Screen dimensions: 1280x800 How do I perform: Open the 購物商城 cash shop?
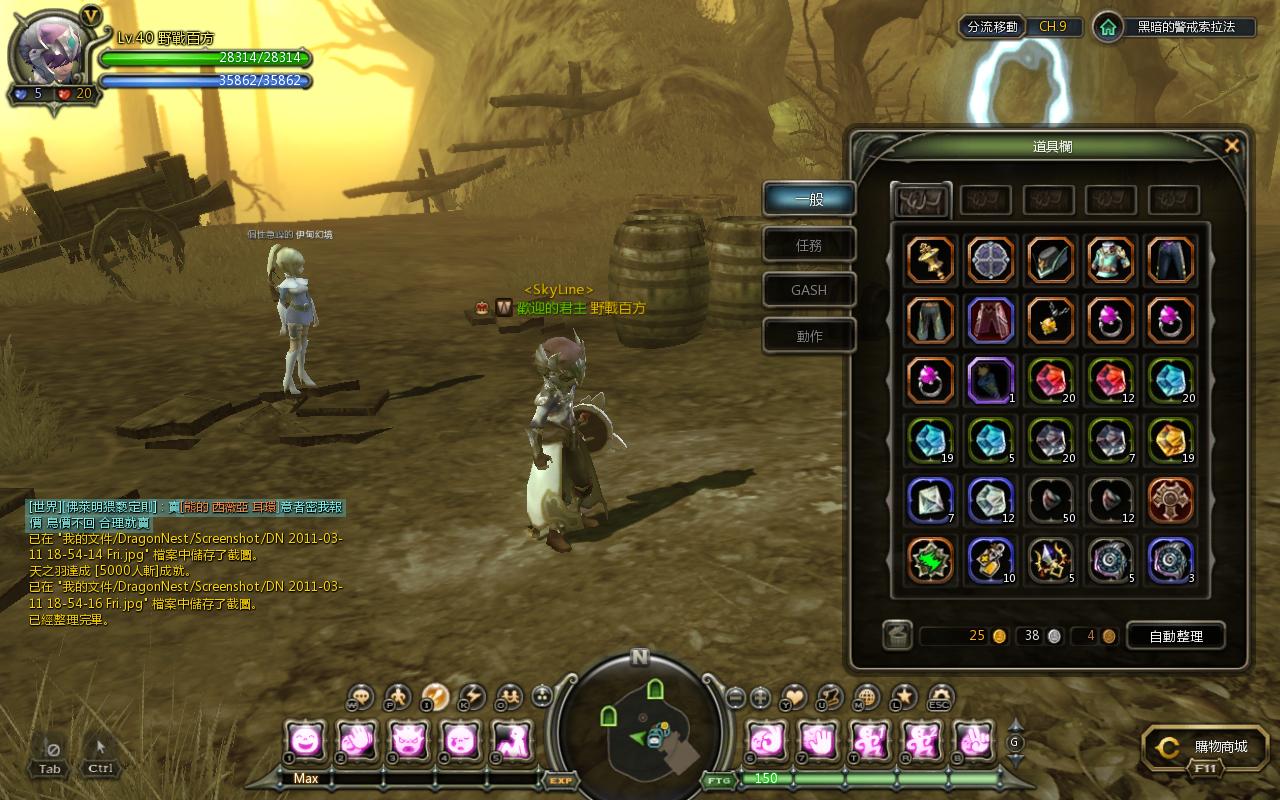(x=1205, y=747)
